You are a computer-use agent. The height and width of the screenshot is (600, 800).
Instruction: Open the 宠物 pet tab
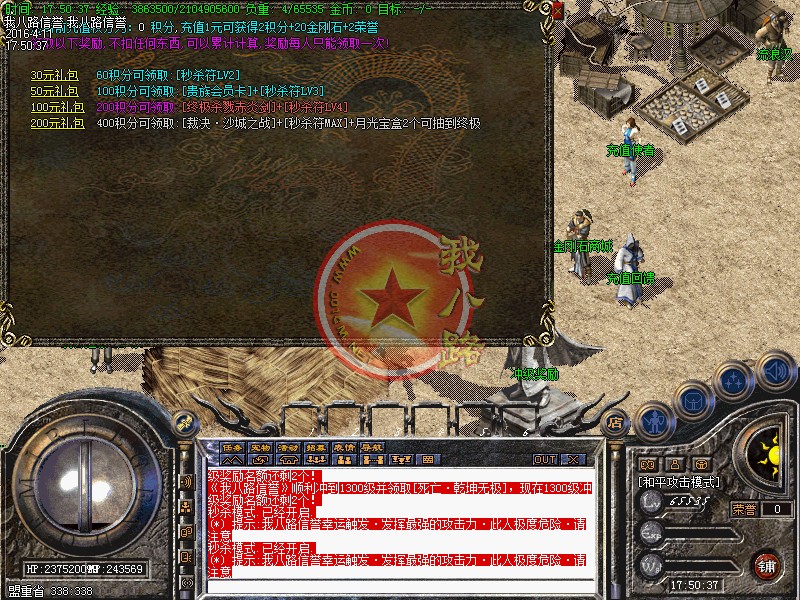[260, 447]
